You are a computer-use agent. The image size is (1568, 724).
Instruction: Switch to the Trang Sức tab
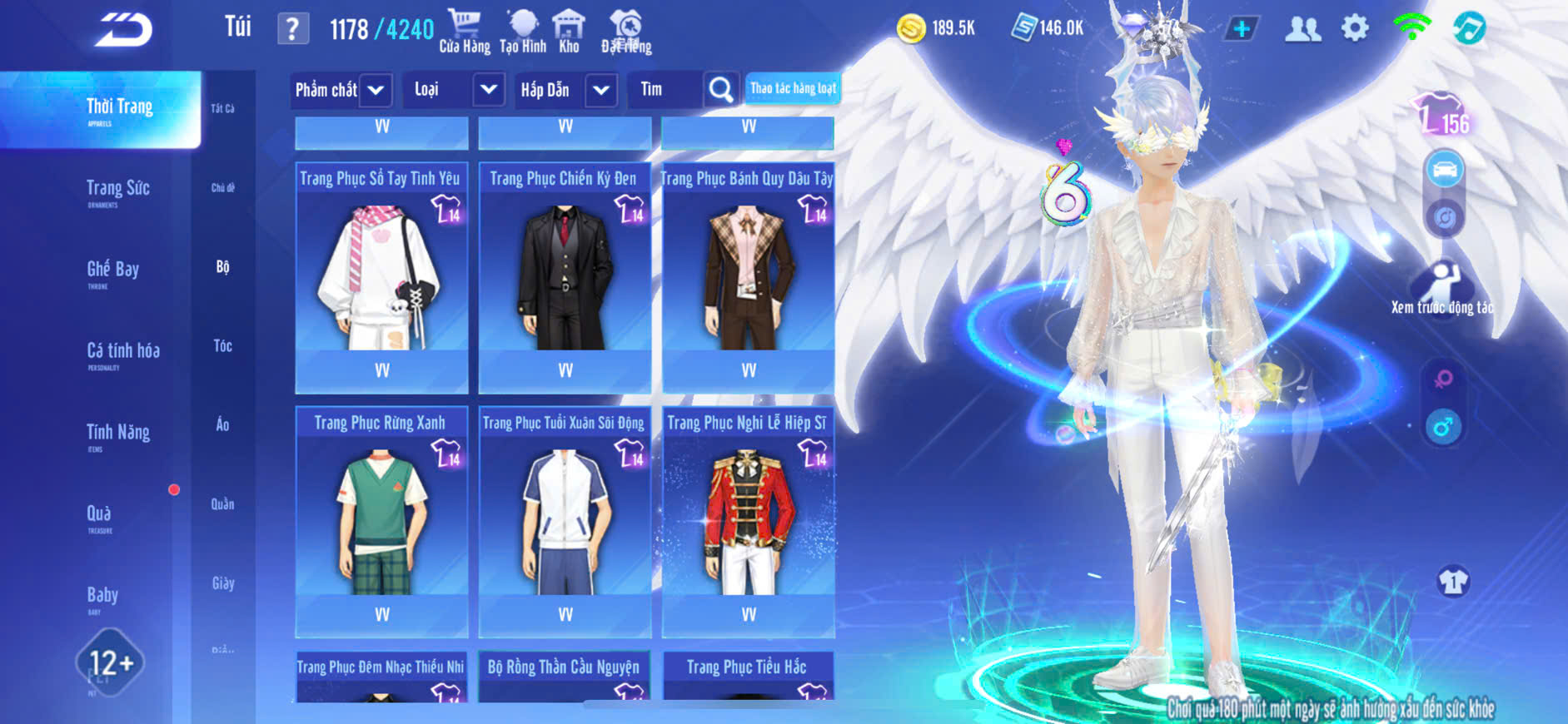(x=117, y=190)
